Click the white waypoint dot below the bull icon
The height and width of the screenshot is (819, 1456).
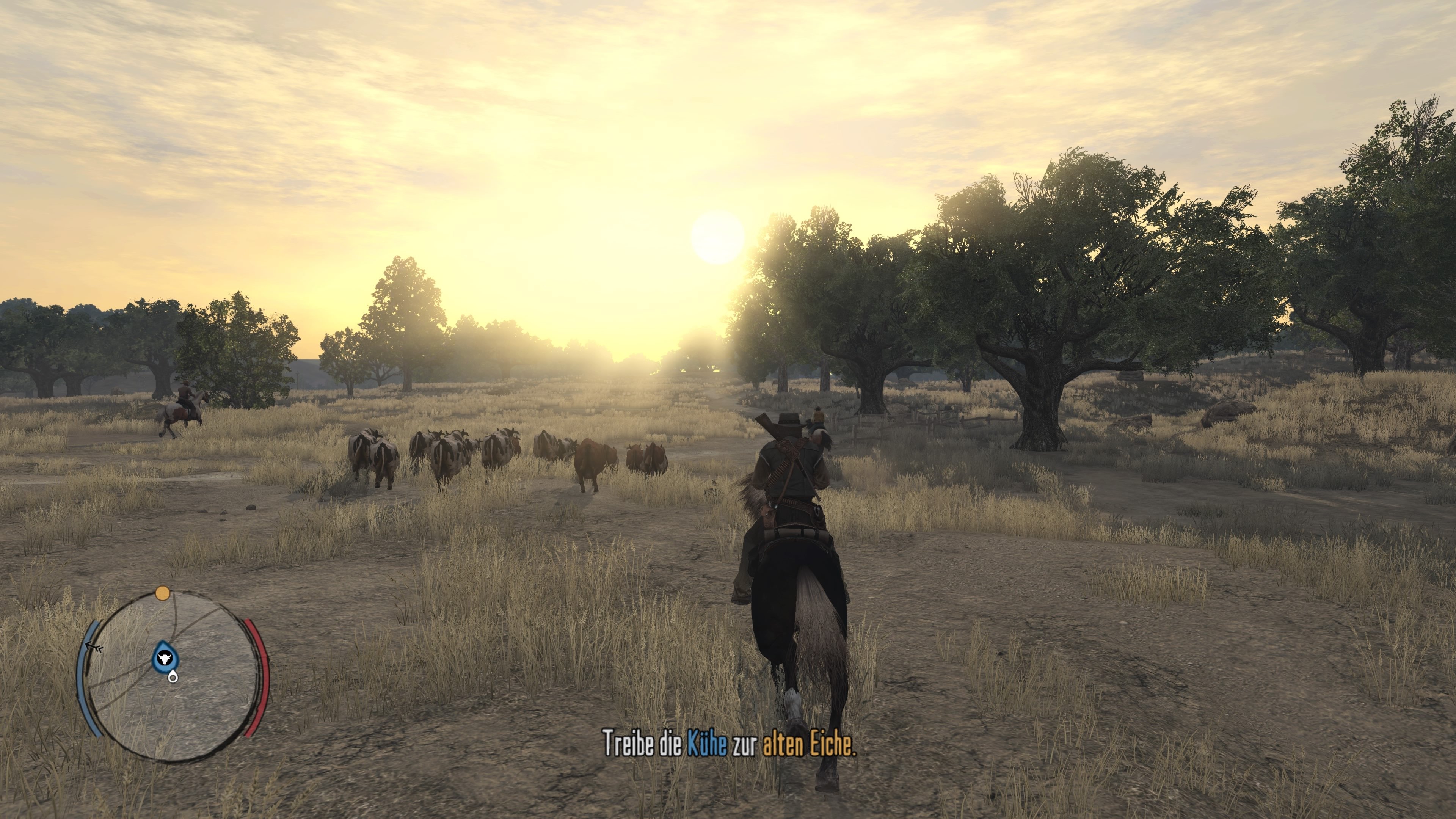pos(174,678)
